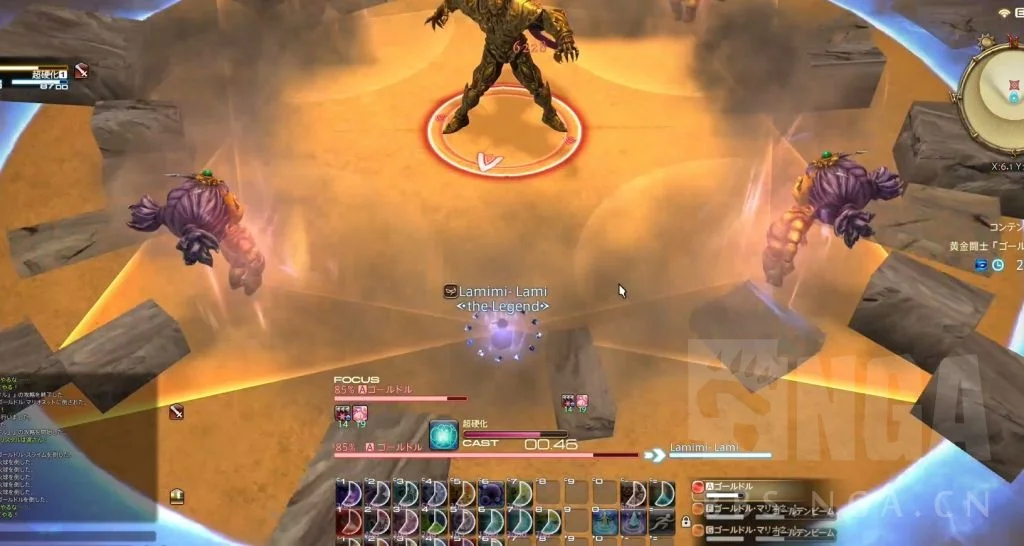Click the 超硬化 cast skill icon
Screen dimensions: 1024x546
coord(443,434)
